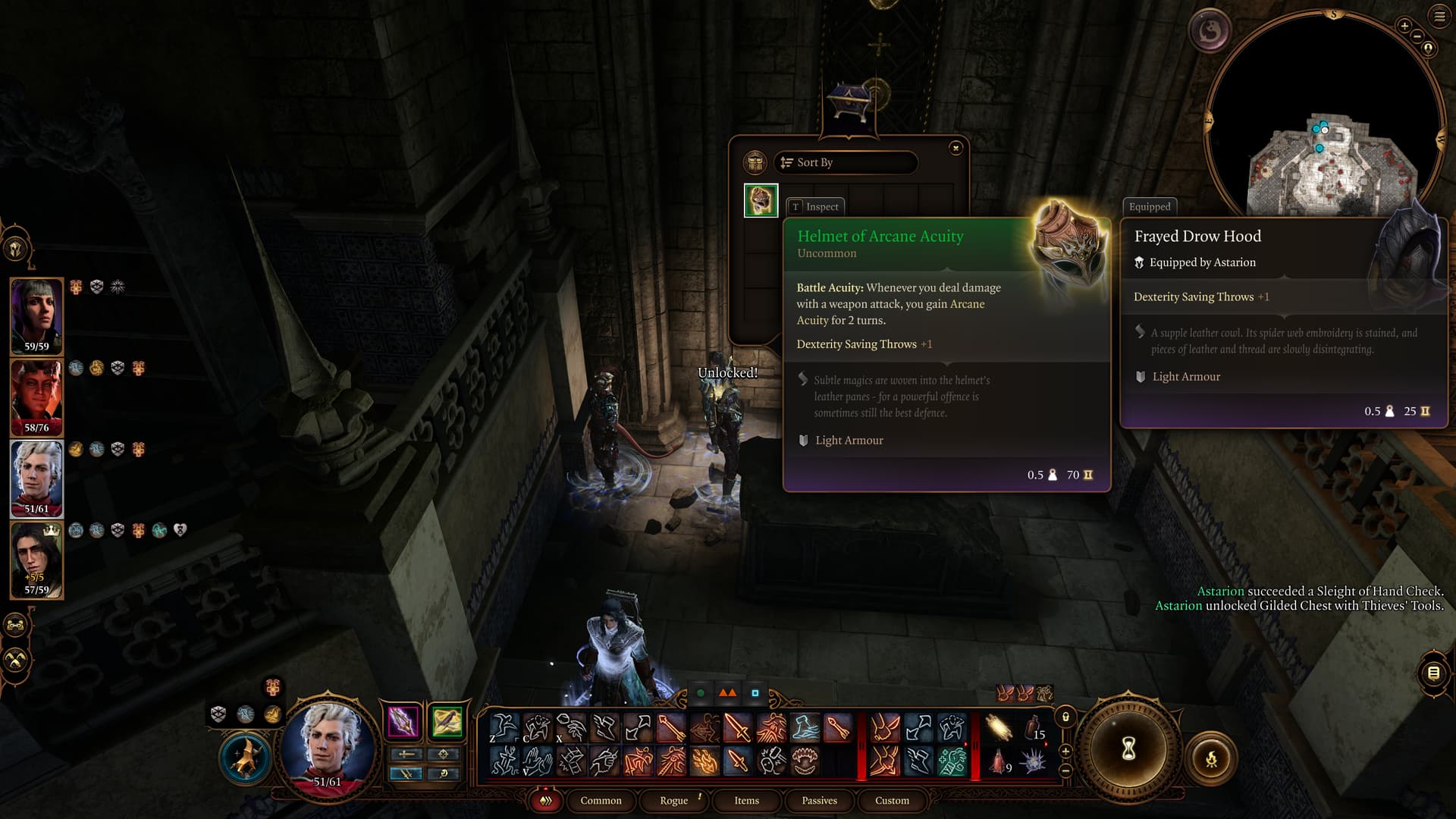Open the combat log button
This screenshot has width=1456, height=819.
pyautogui.click(x=1433, y=673)
